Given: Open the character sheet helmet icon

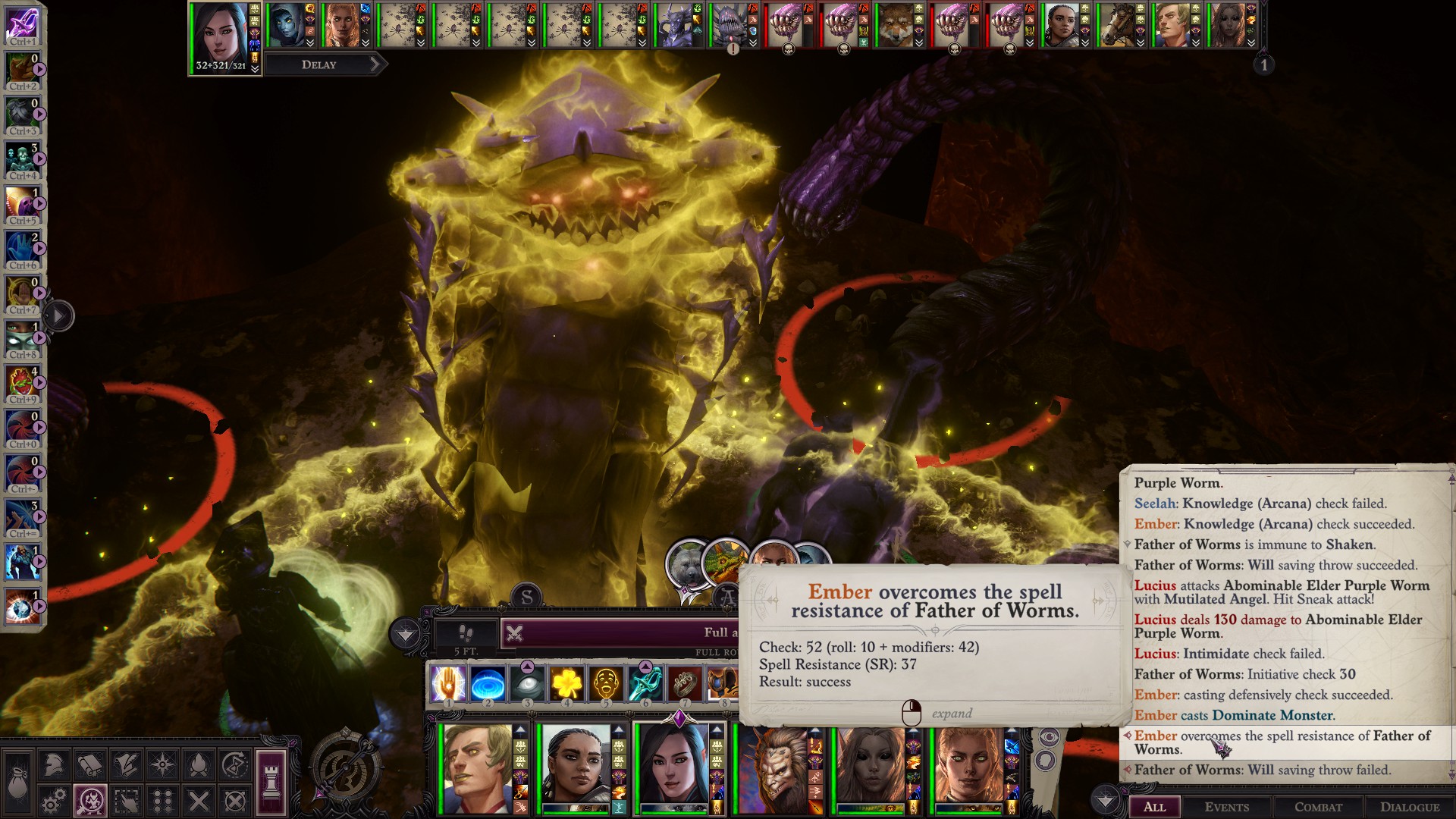Looking at the screenshot, I should click(53, 764).
